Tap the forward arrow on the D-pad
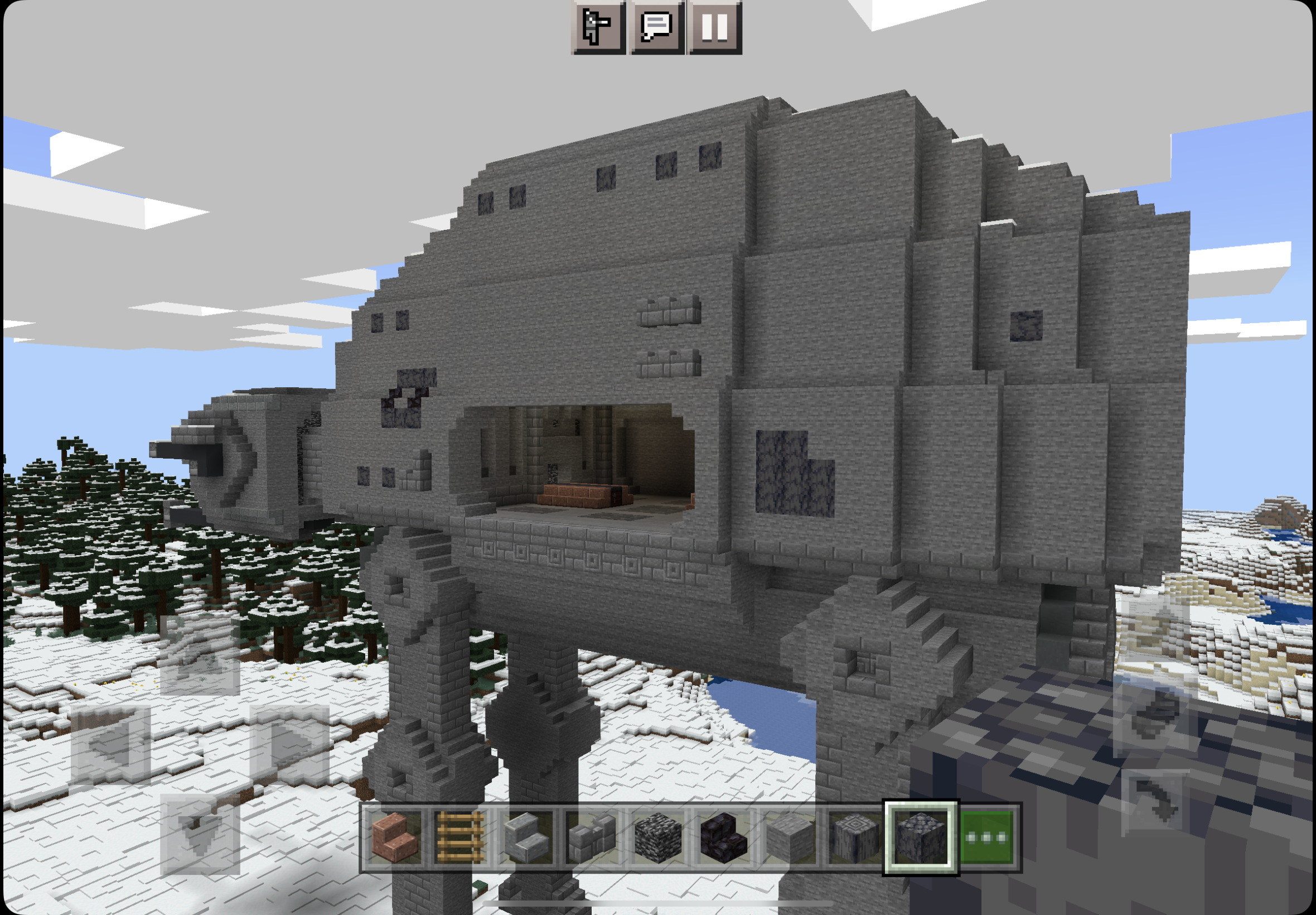Screen dimensions: 1316x915 pyautogui.click(x=200, y=657)
